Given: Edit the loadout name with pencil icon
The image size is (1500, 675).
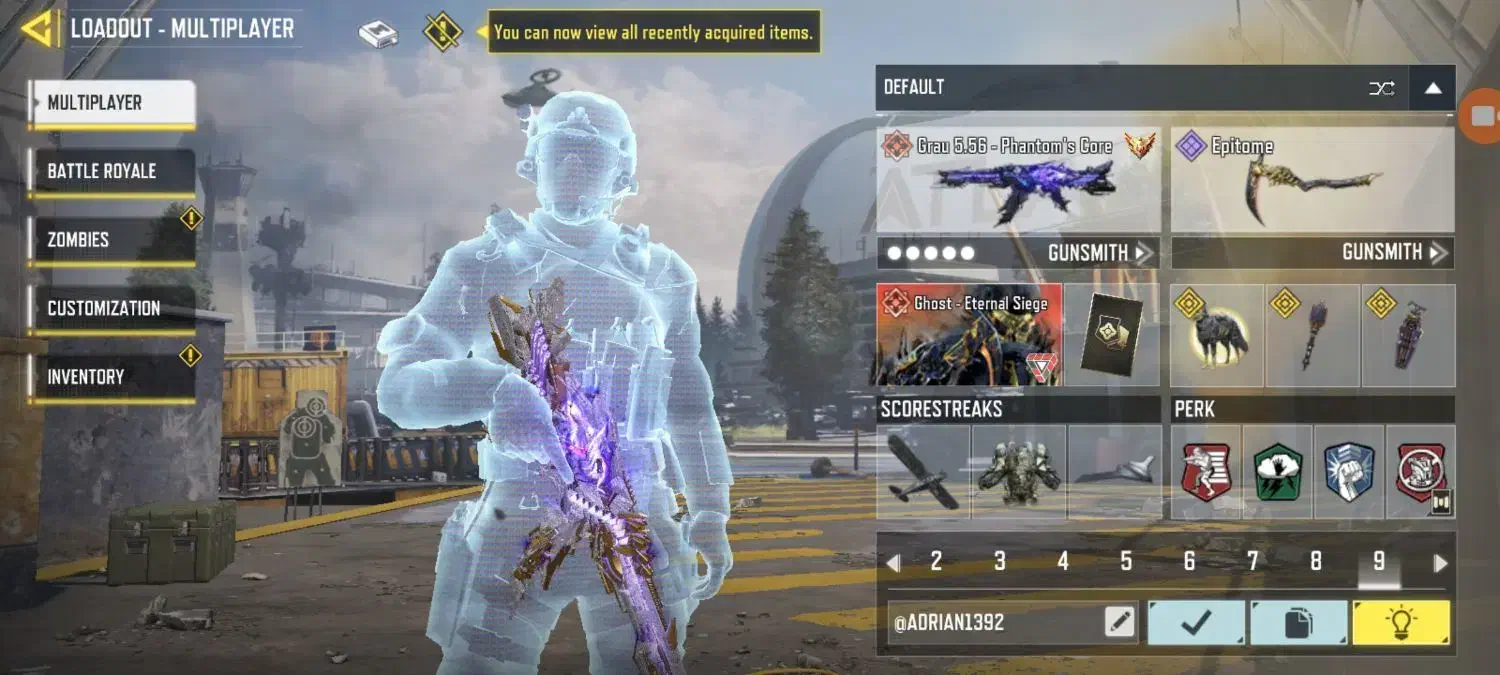Looking at the screenshot, I should 1120,623.
